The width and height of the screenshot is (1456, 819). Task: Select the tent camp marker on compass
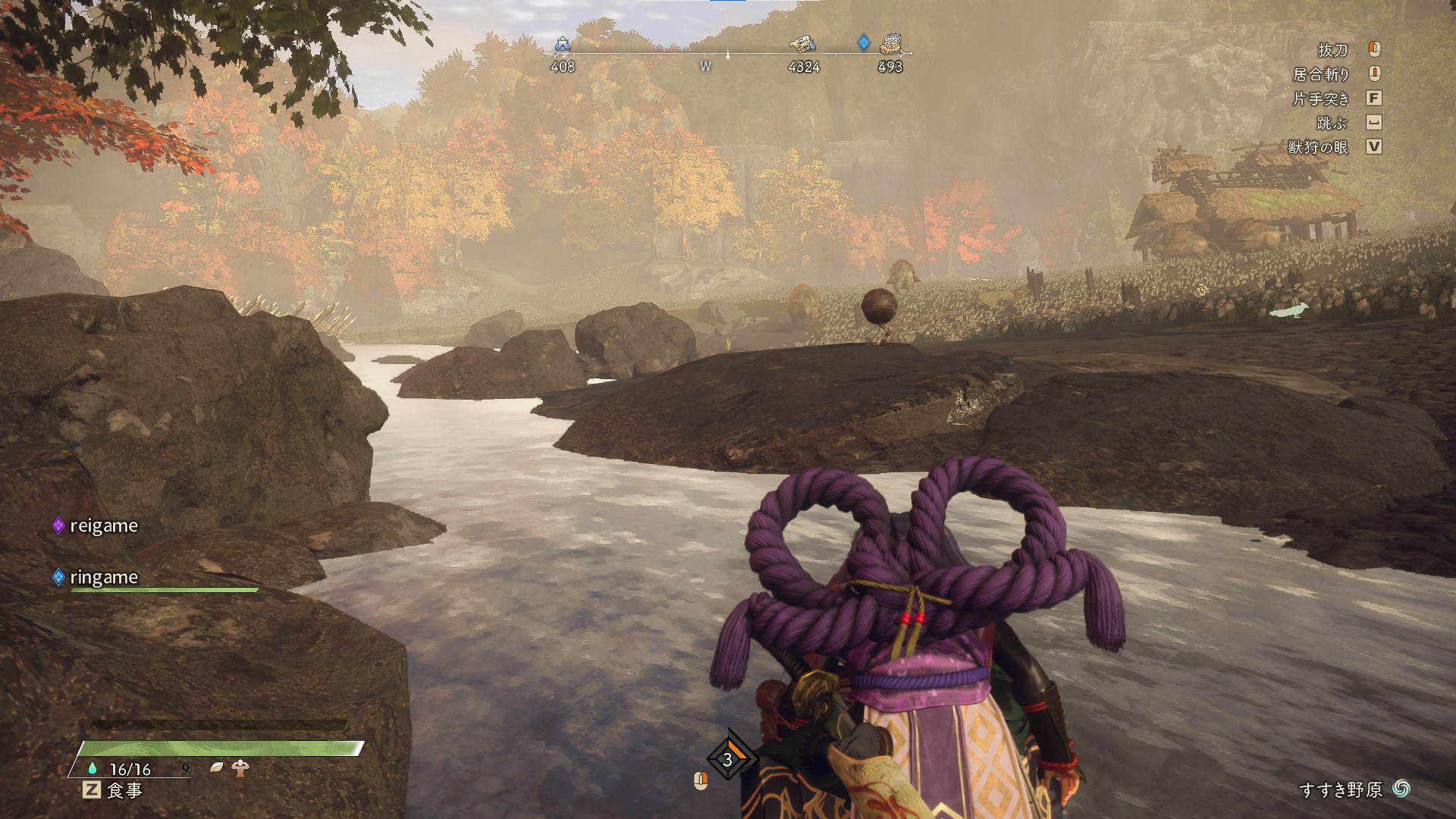pyautogui.click(x=562, y=44)
